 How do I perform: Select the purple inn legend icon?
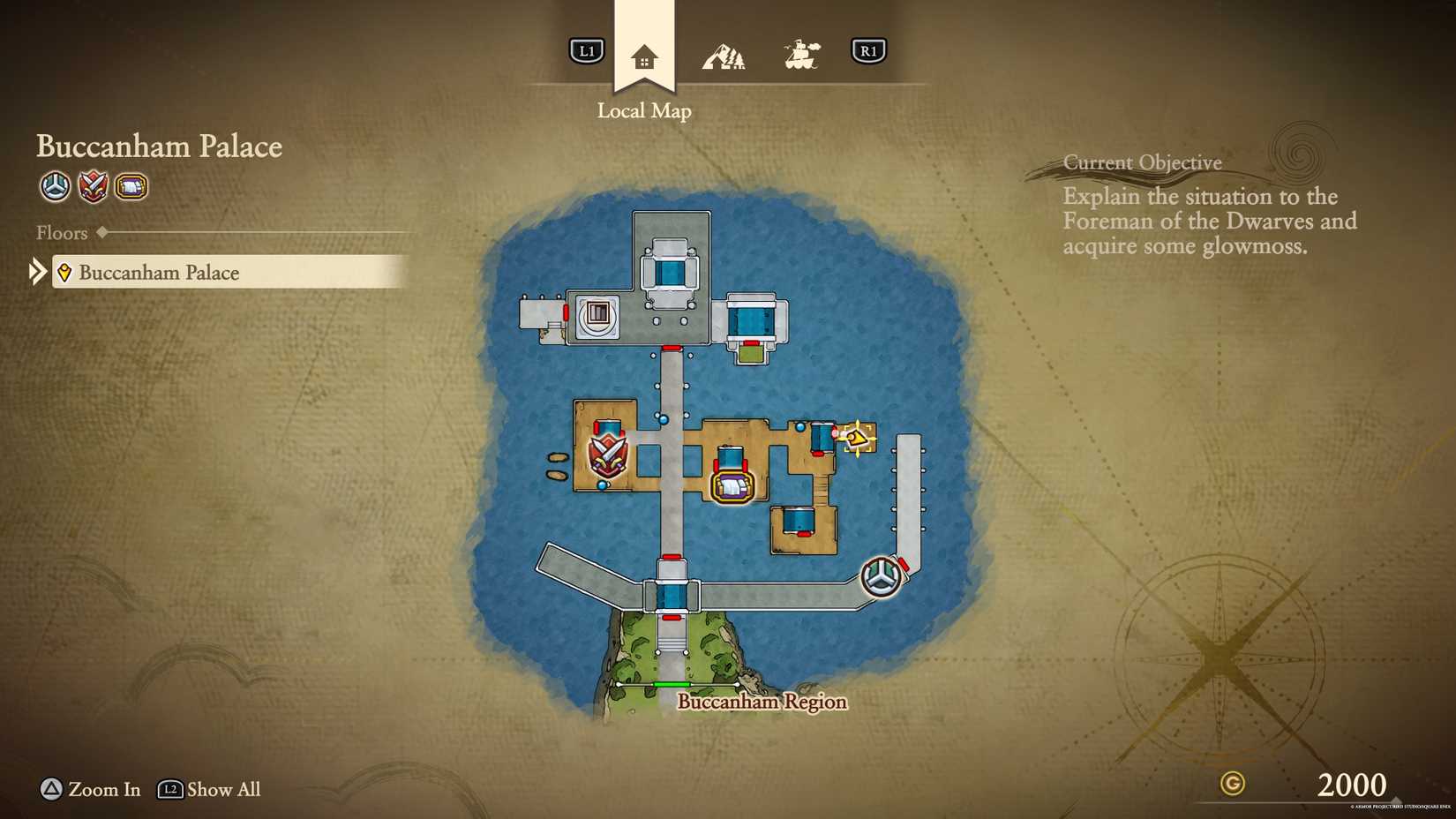pos(131,187)
